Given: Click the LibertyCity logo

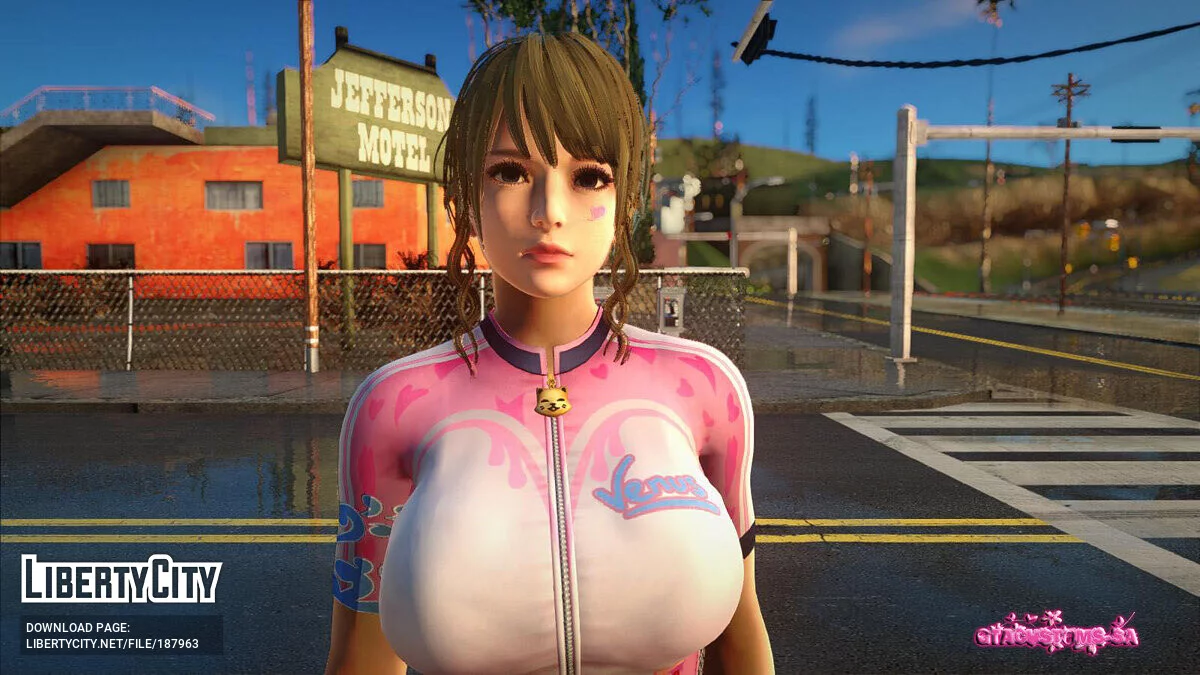Looking at the screenshot, I should coord(121,580).
